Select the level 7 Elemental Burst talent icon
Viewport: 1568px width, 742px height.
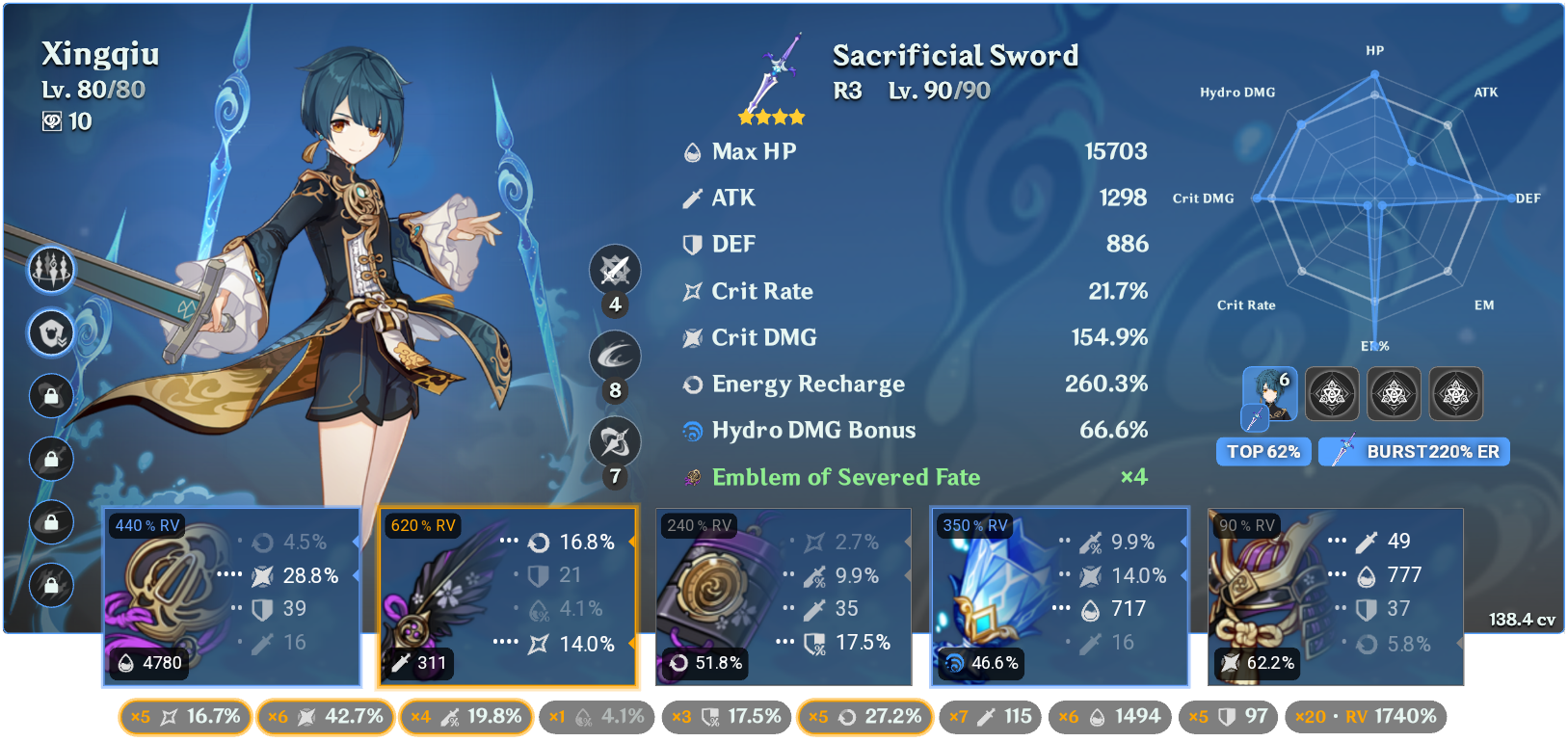click(x=614, y=441)
